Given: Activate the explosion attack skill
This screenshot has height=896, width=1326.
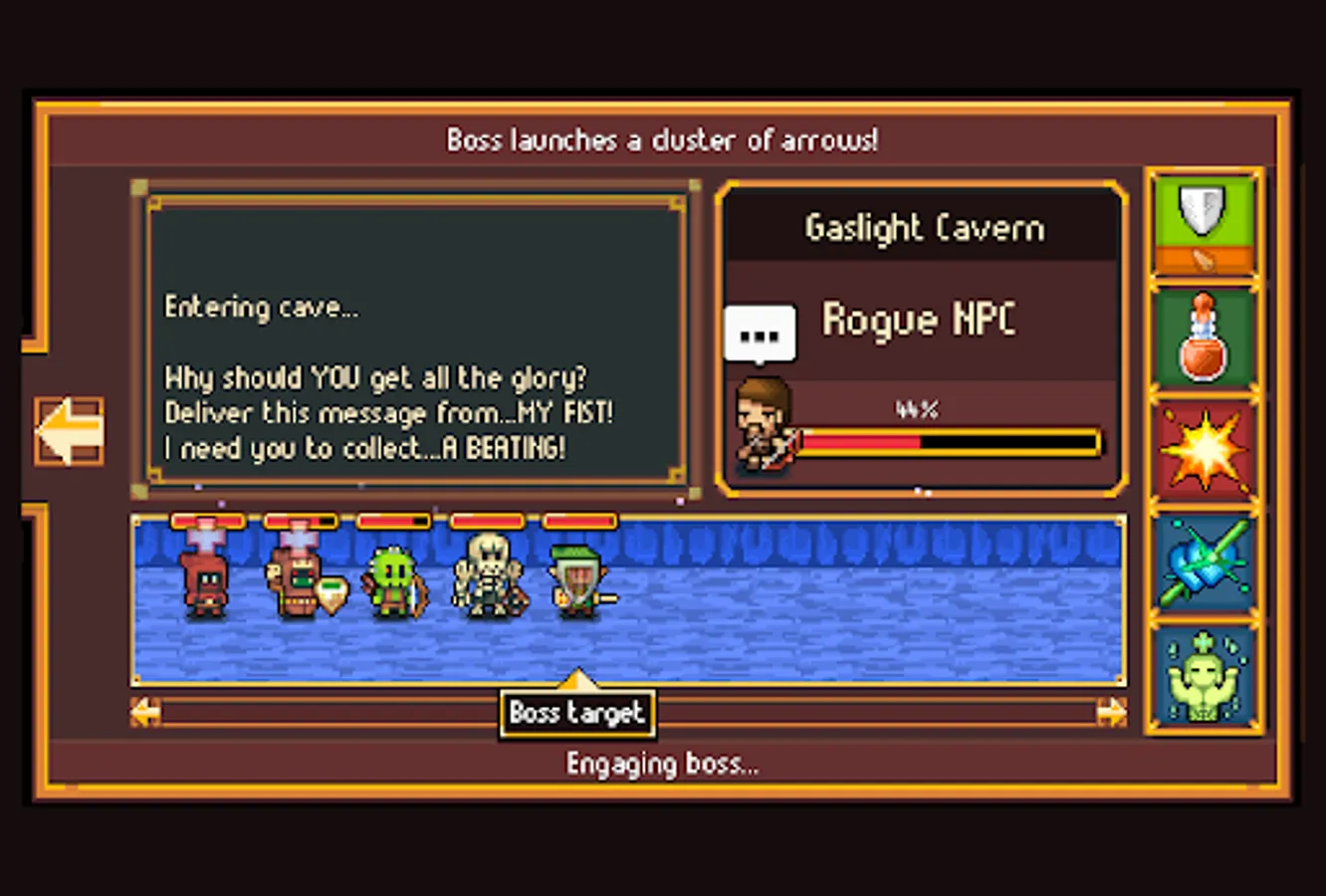Looking at the screenshot, I should 1204,449.
